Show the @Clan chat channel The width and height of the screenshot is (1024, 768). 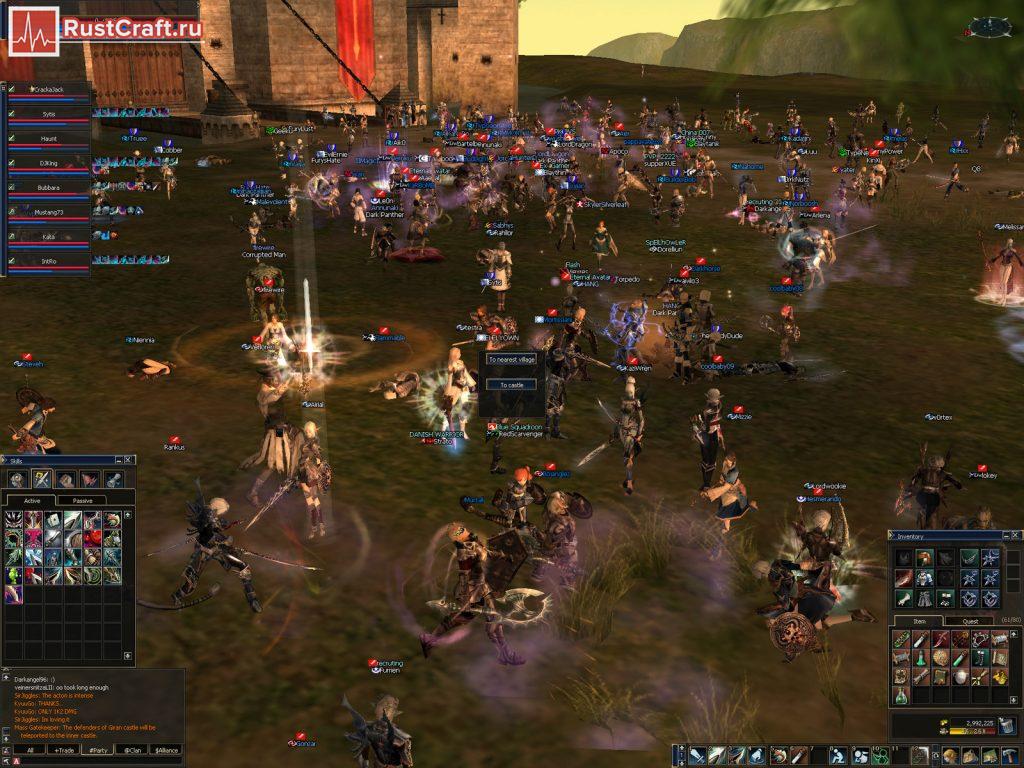[131, 749]
